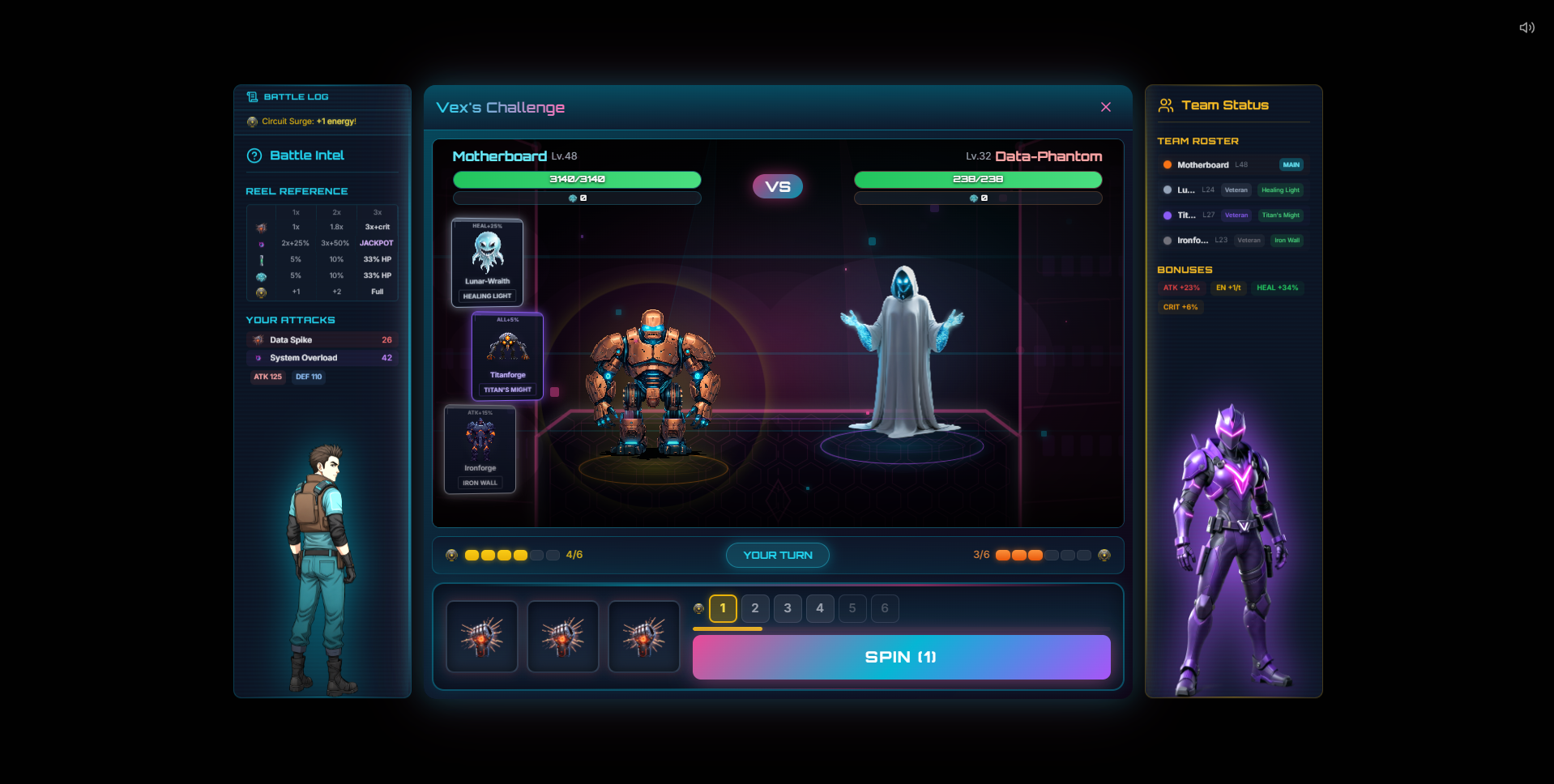Open the Motherboard entry in Team Roster
The height and width of the screenshot is (784, 1554).
(1205, 164)
